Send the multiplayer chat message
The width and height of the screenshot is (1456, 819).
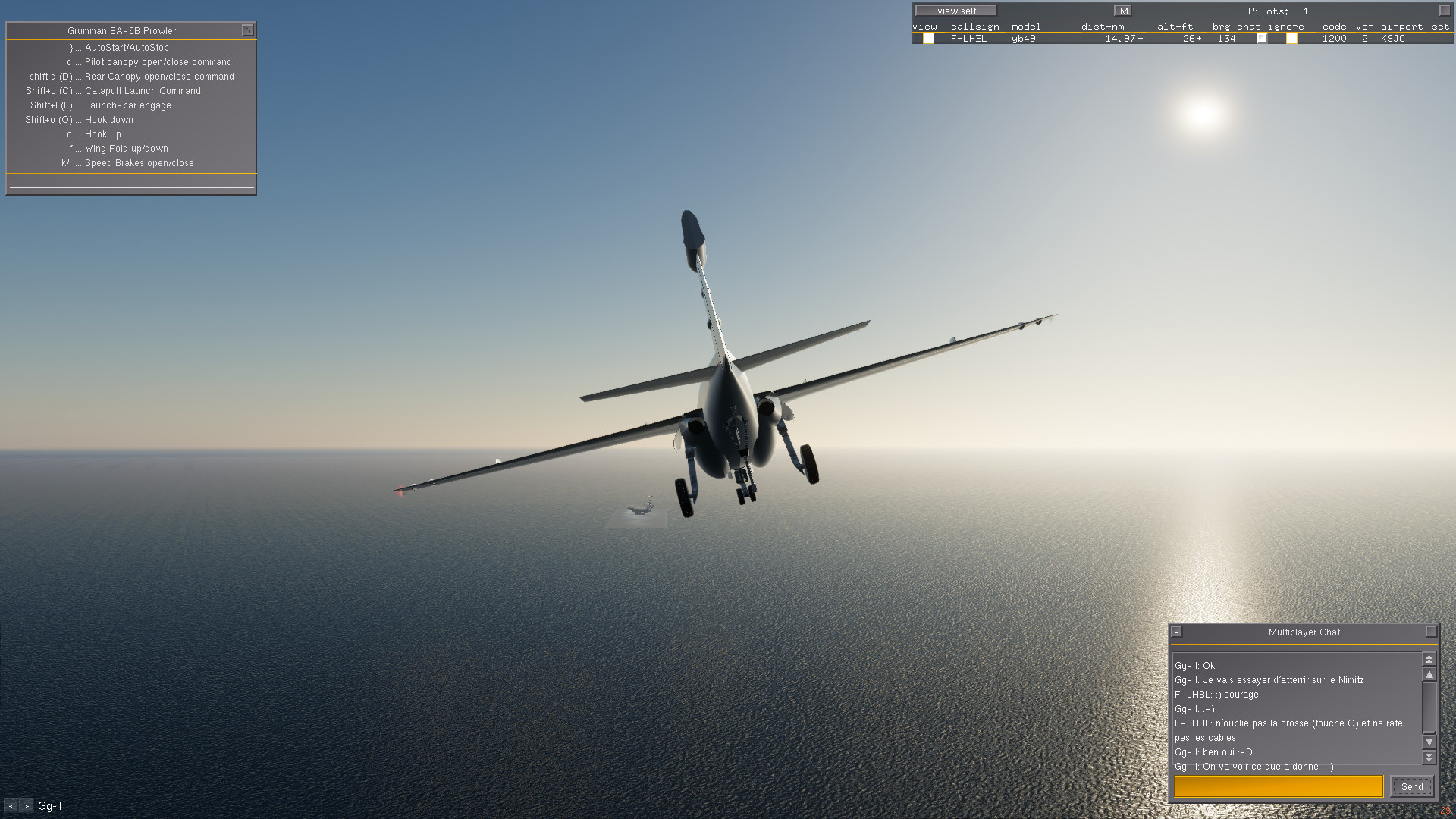(x=1411, y=786)
